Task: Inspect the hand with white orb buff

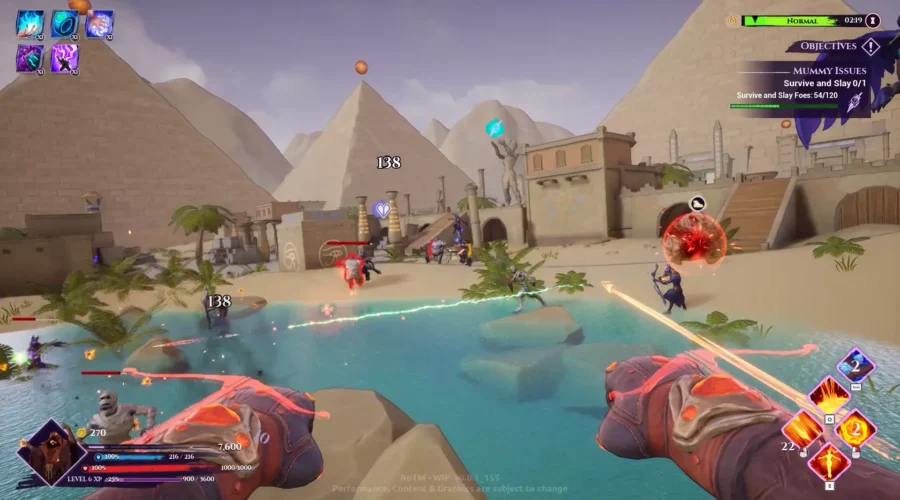Action: click(x=99, y=23)
